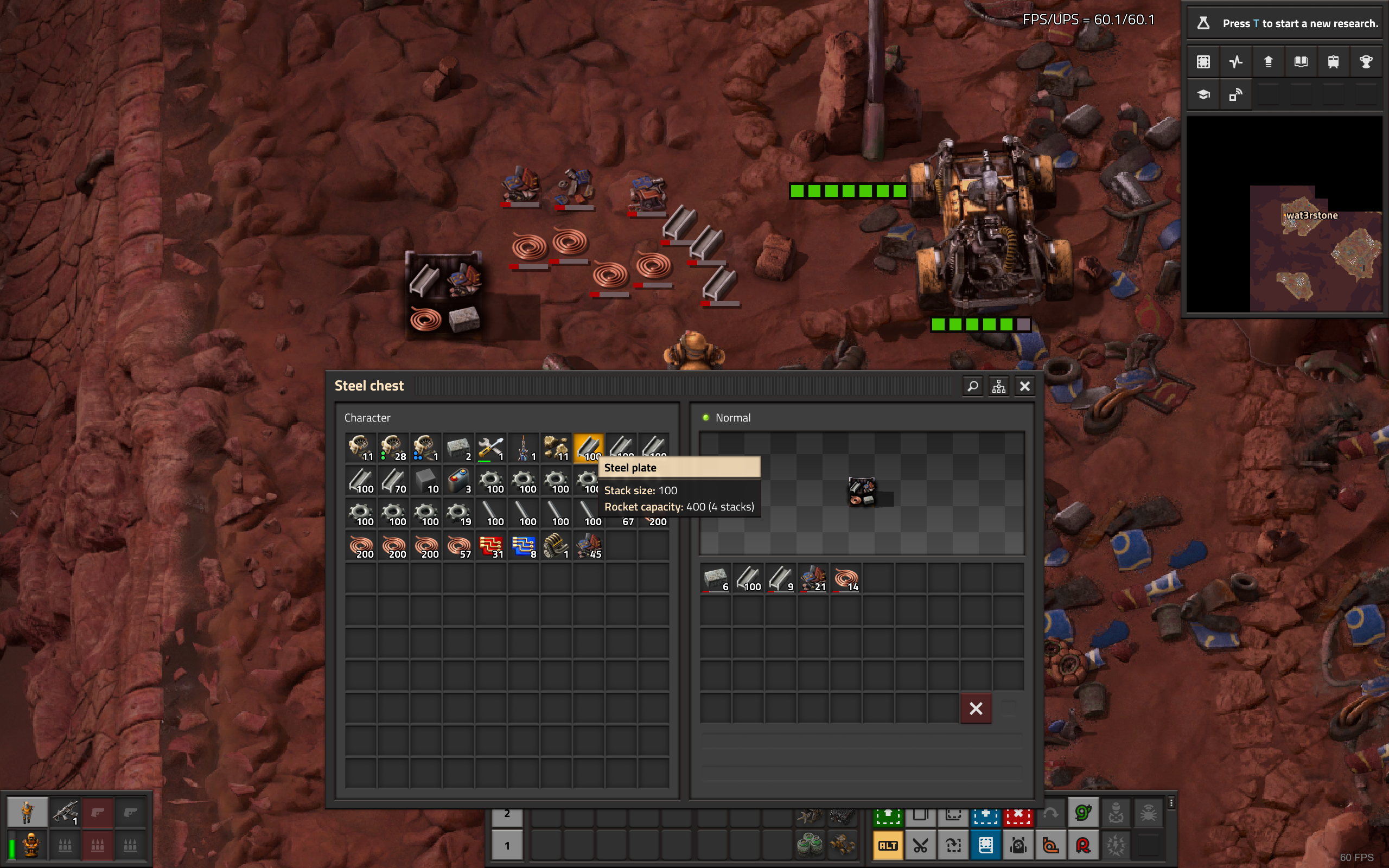
Task: Toggle the ALT mode shortcut button
Action: pos(887,846)
